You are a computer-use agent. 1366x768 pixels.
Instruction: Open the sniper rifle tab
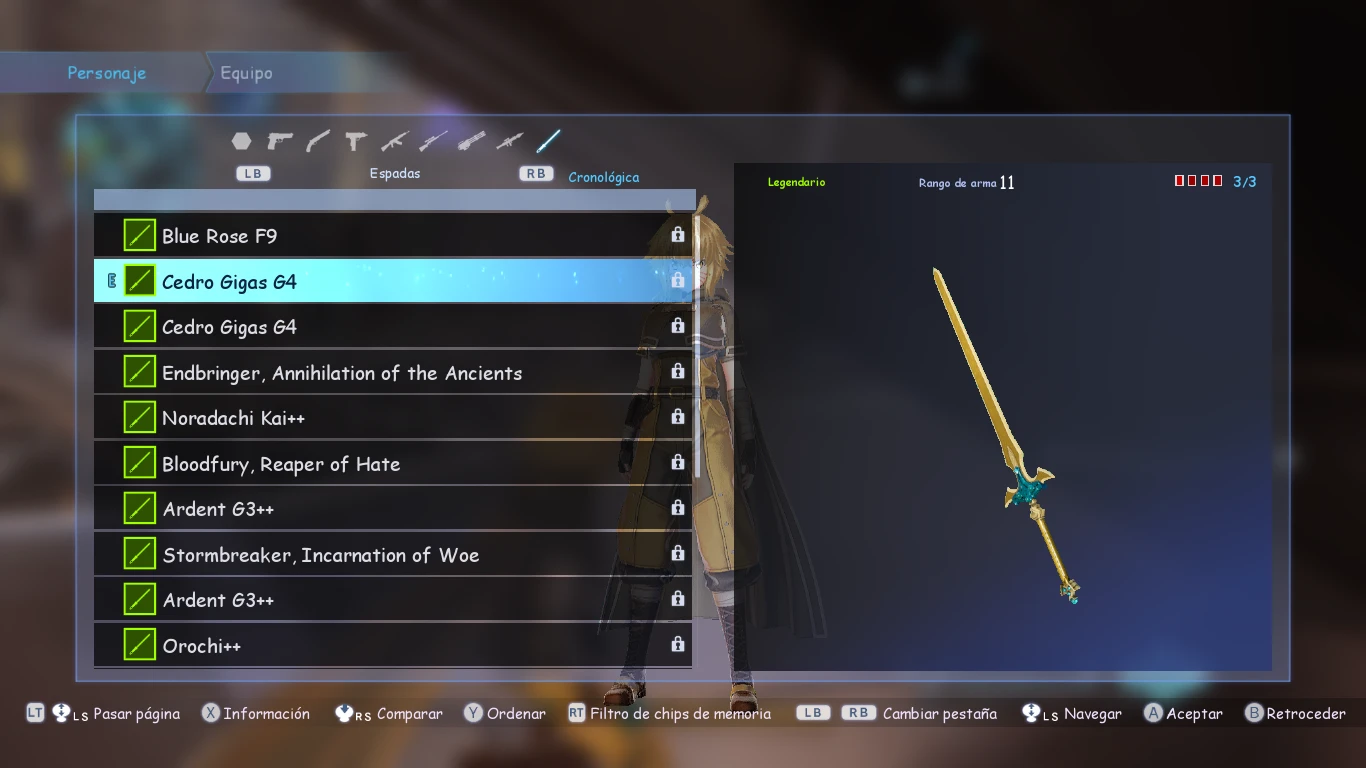[432, 142]
